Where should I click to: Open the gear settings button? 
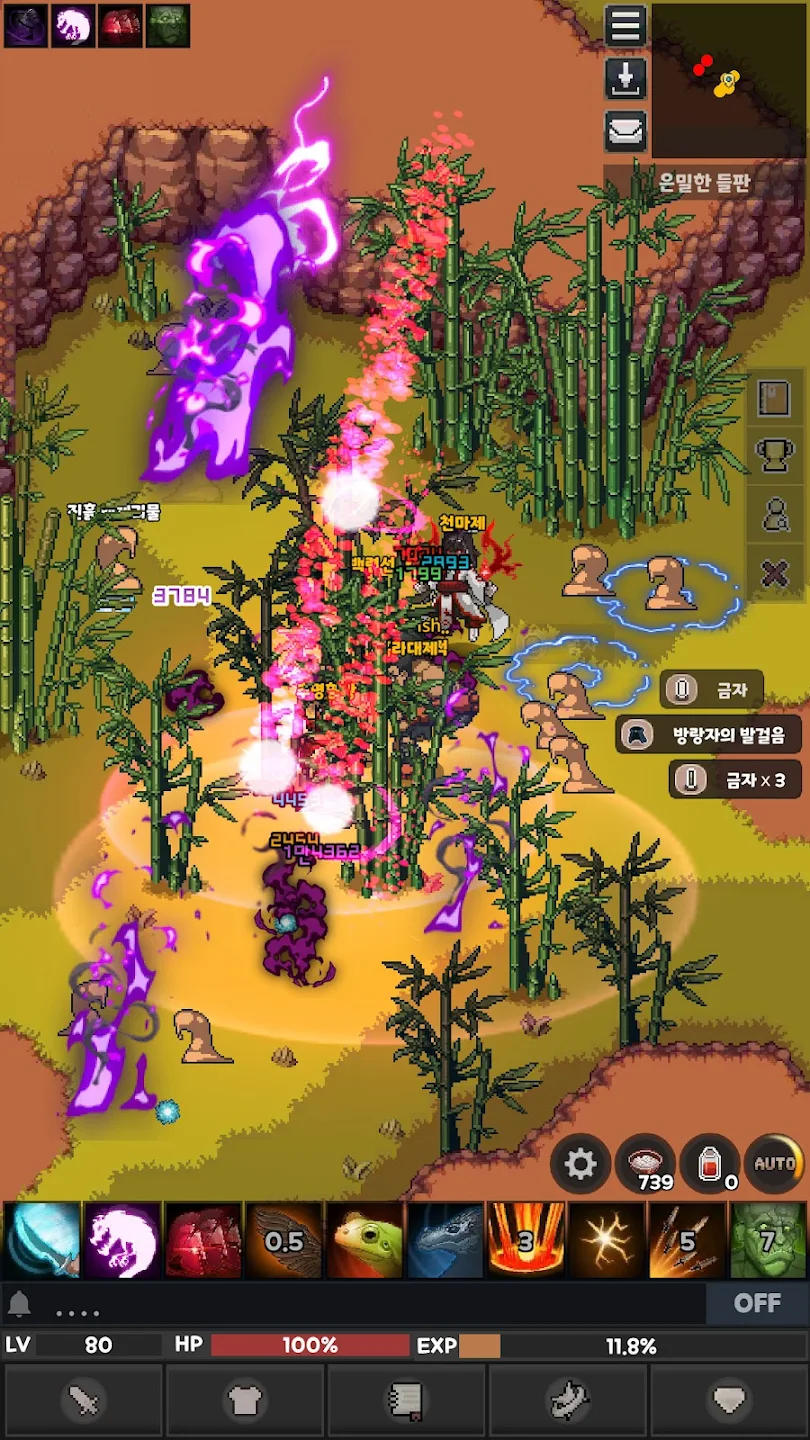(x=580, y=1164)
